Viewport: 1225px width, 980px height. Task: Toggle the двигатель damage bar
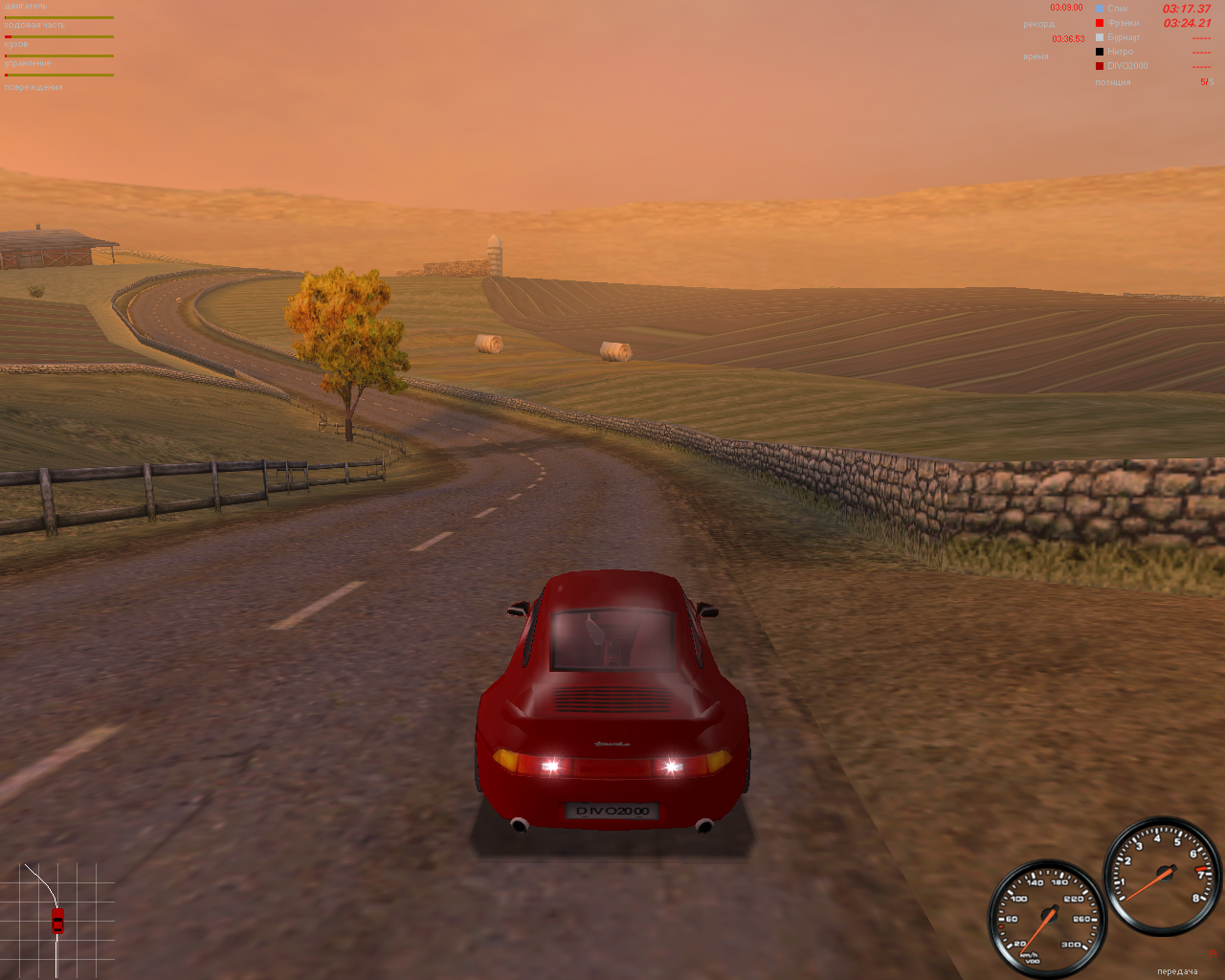coord(57,17)
